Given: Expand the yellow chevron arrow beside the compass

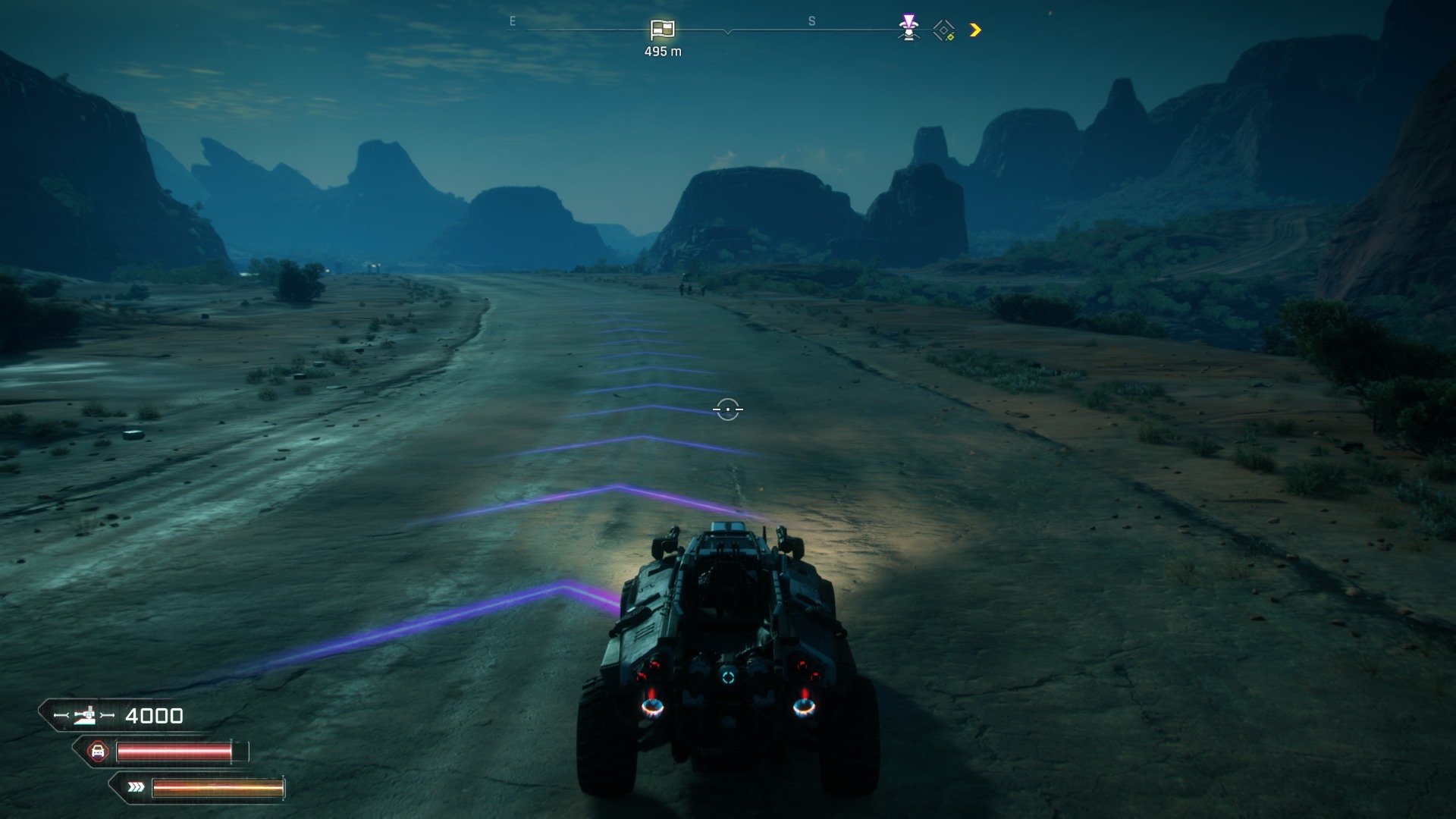Looking at the screenshot, I should click(x=976, y=30).
